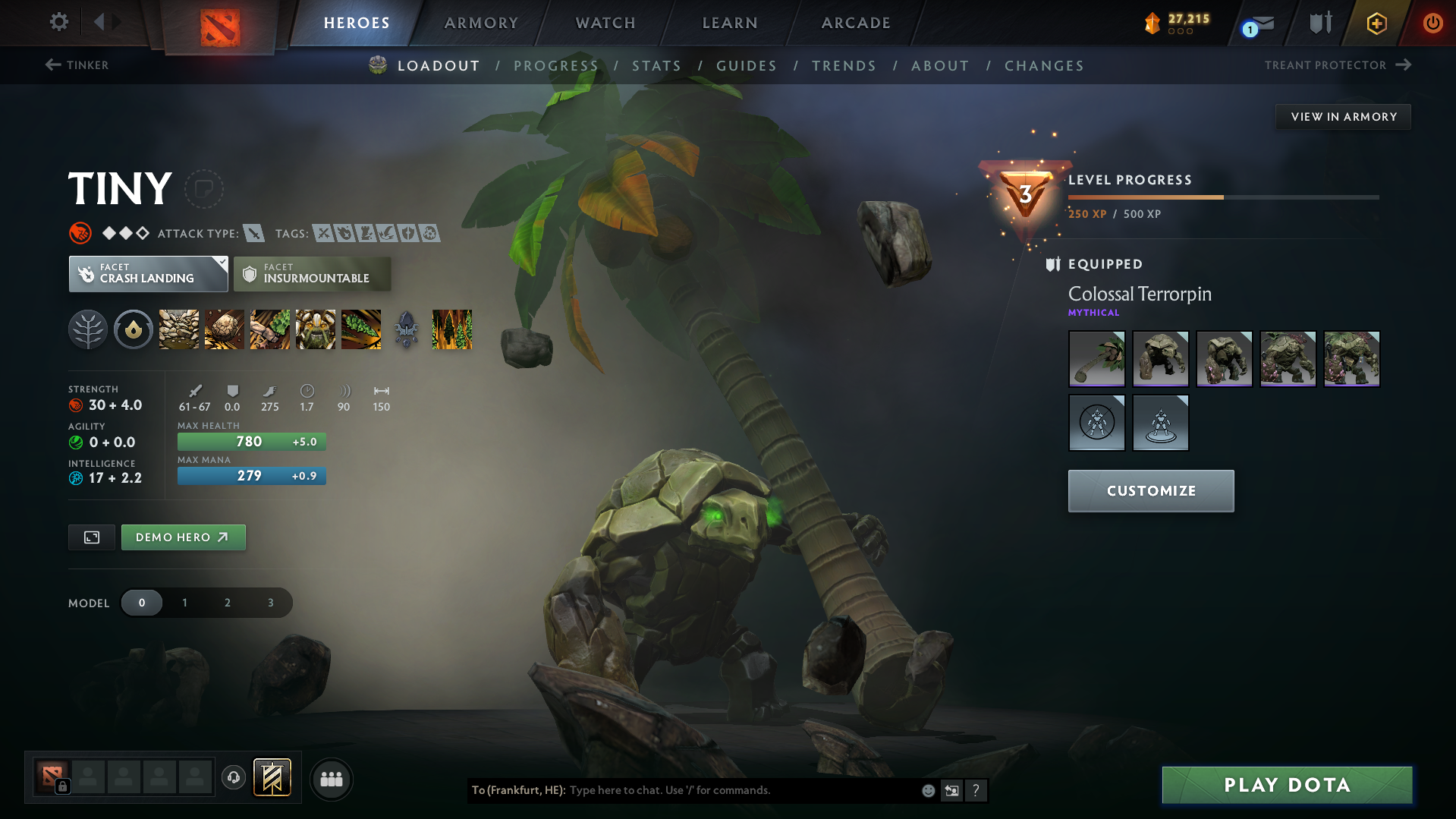This screenshot has width=1456, height=819.
Task: Open the talent tree icon
Action: tap(88, 329)
